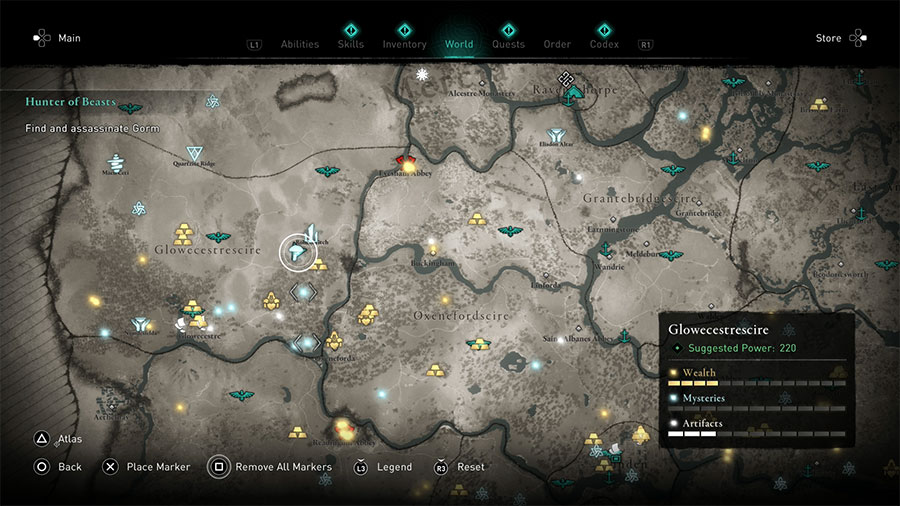Click the circled player location marker
Viewport: 900px width, 506px height.
point(298,253)
